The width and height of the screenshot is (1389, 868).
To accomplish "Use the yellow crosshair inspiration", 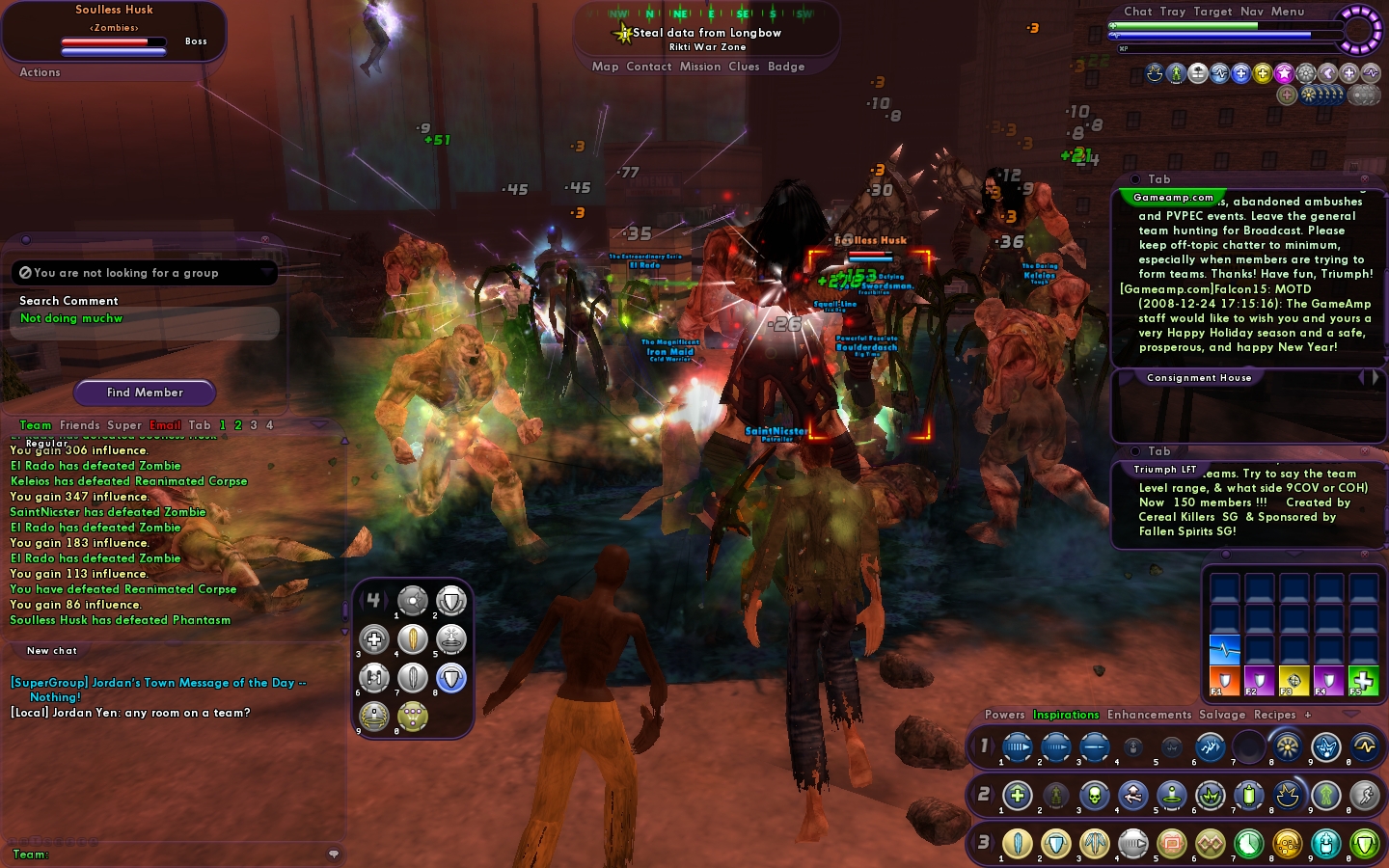I will (1294, 680).
